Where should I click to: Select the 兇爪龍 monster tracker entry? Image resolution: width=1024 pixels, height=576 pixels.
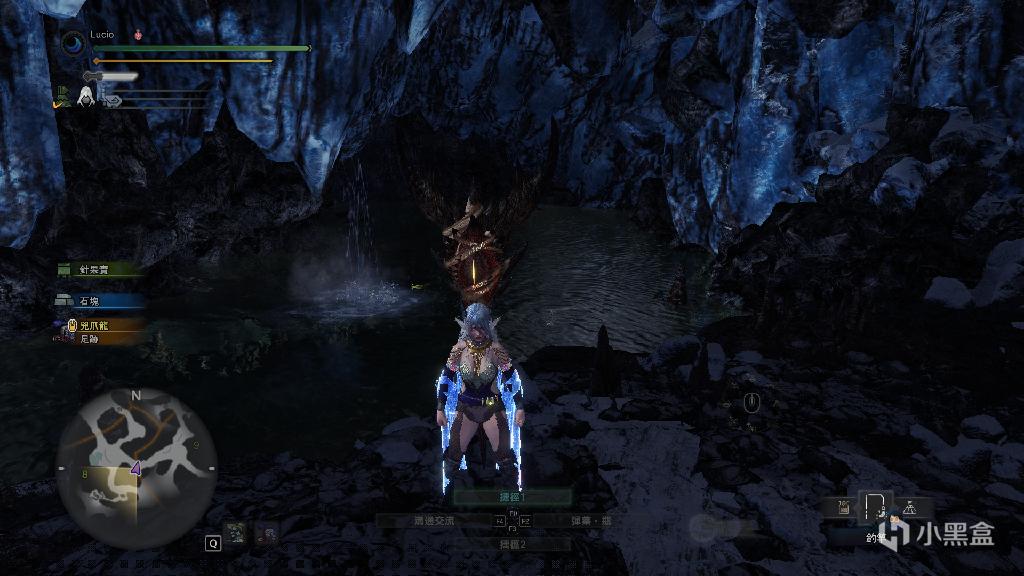pyautogui.click(x=98, y=326)
